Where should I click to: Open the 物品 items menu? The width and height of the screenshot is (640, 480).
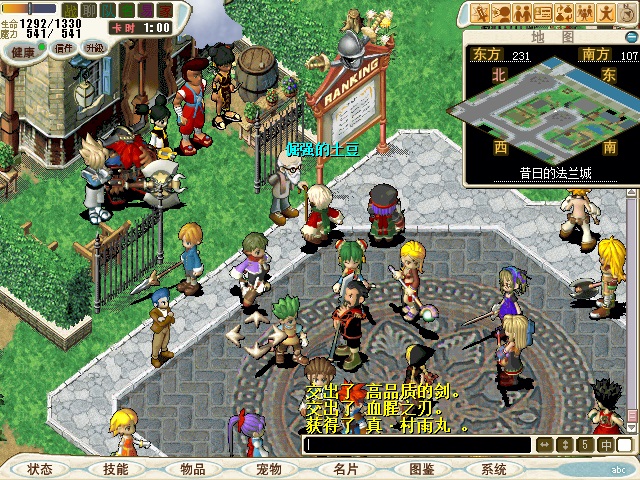click(x=192, y=469)
